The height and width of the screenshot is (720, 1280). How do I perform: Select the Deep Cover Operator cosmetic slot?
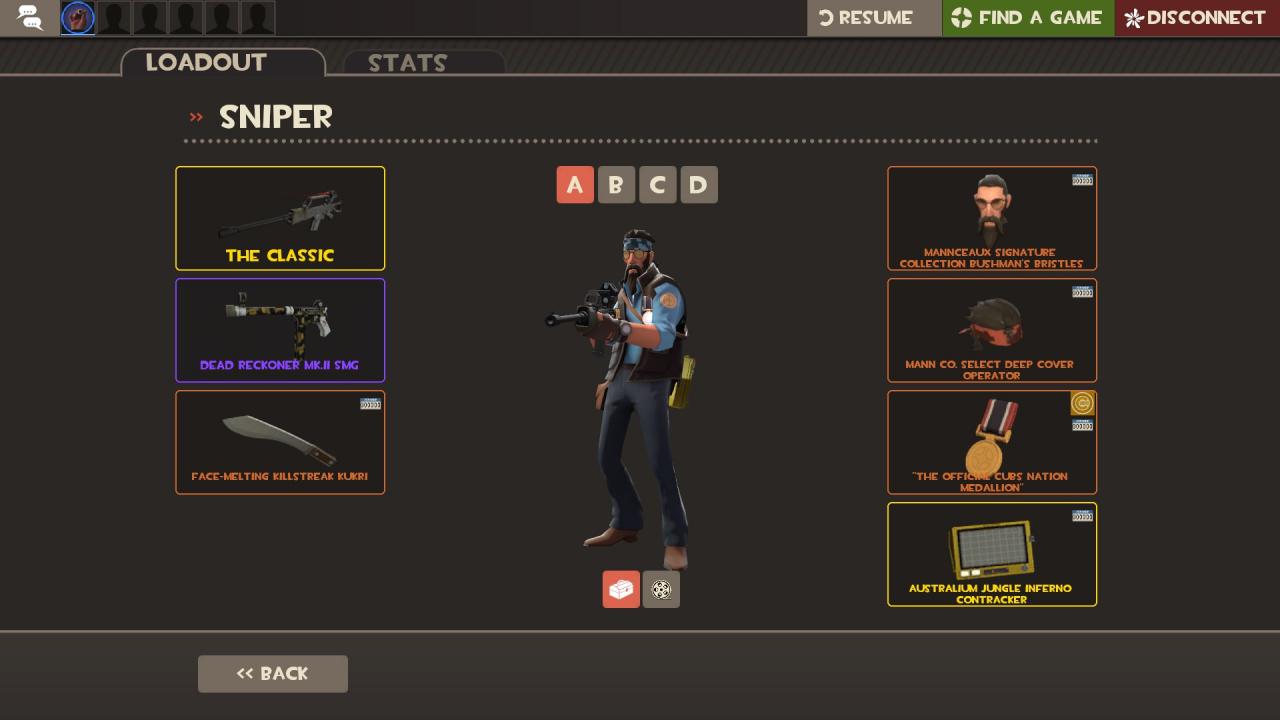click(992, 330)
